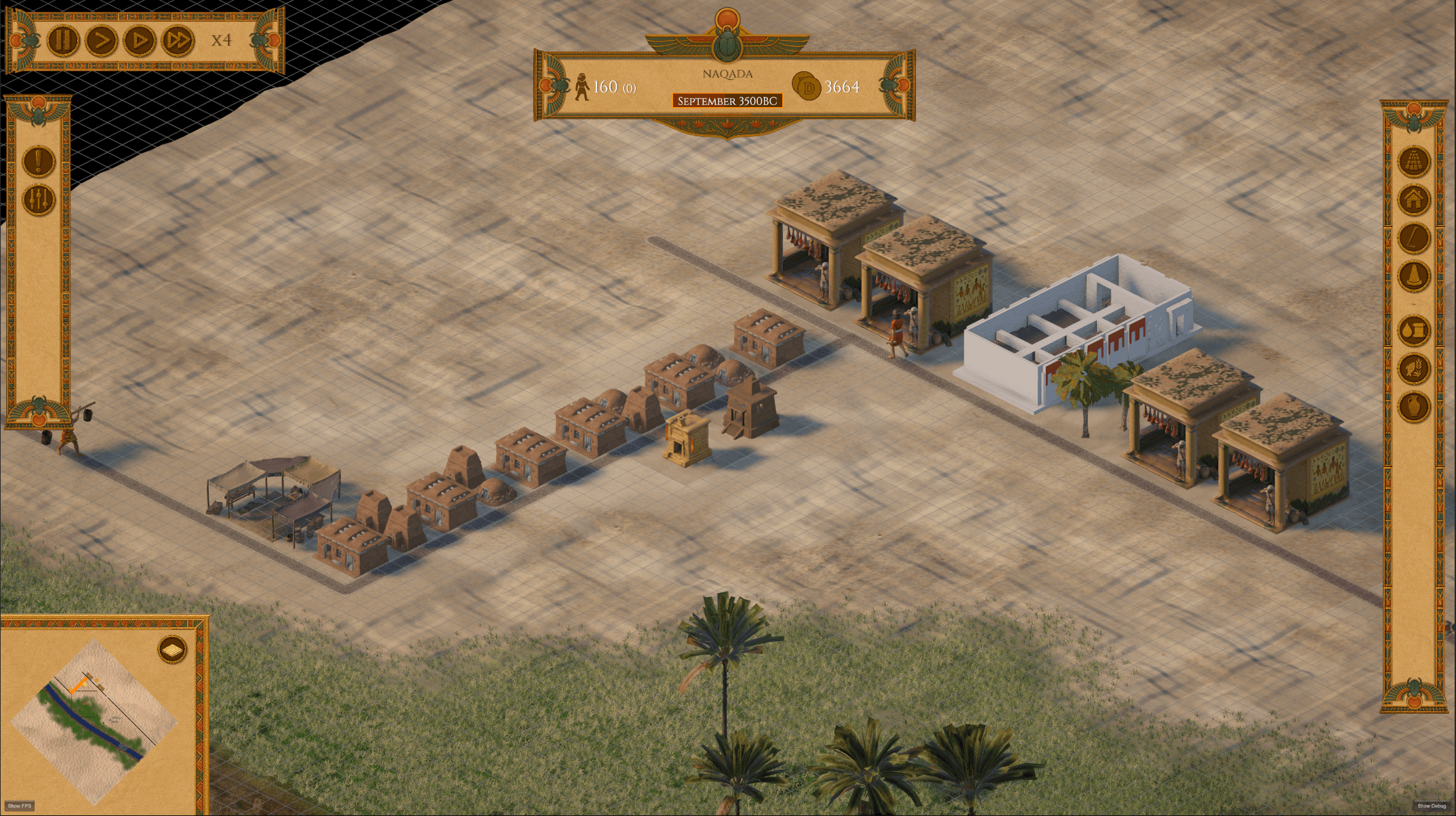Click the September 3500BC date display
The height and width of the screenshot is (816, 1456).
tap(727, 100)
